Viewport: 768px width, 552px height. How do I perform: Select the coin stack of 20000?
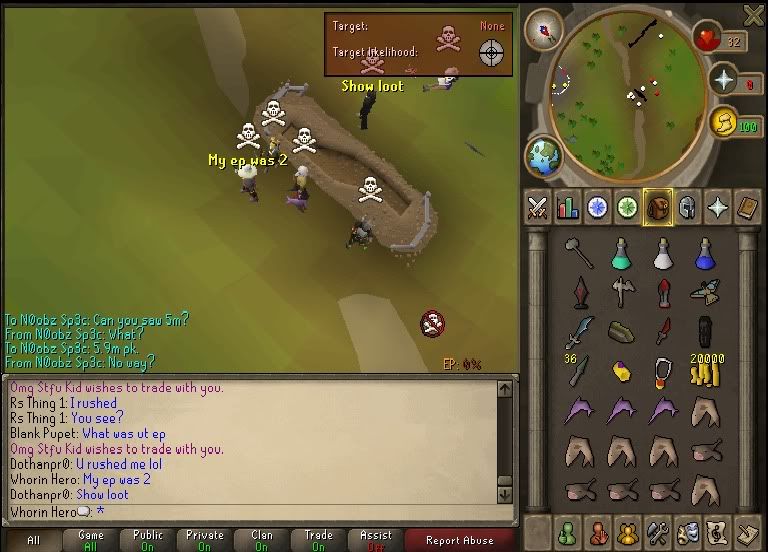pos(704,372)
